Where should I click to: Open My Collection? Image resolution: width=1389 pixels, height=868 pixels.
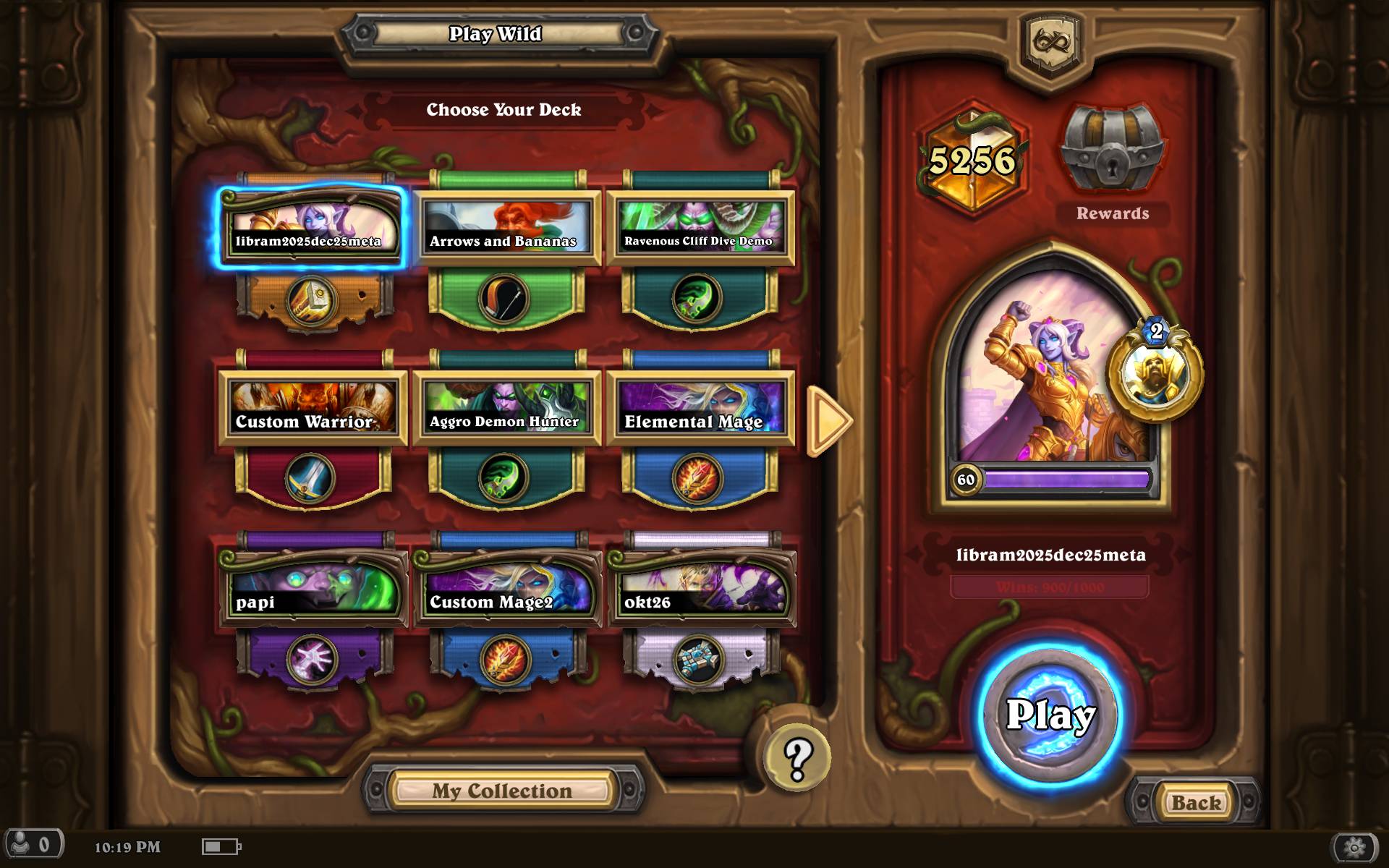[502, 791]
